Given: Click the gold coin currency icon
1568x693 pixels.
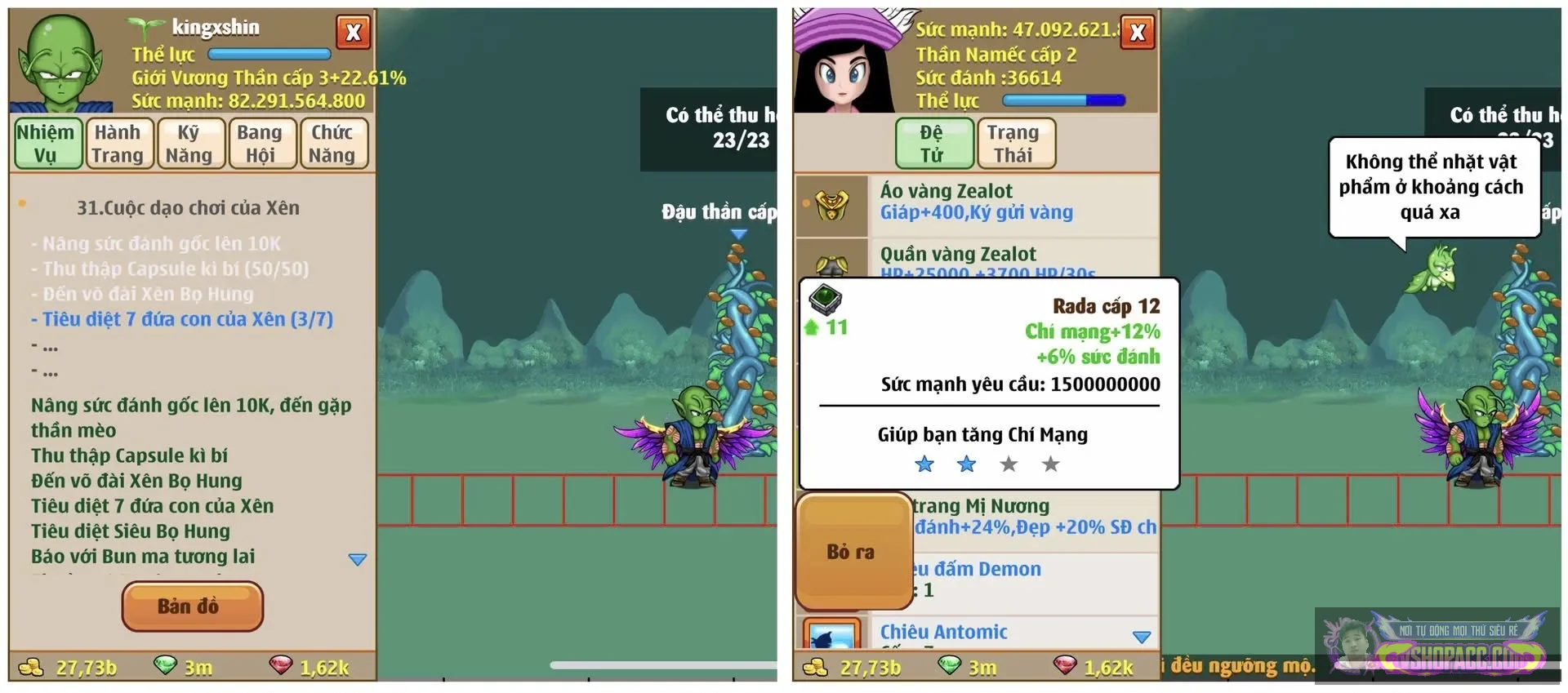Looking at the screenshot, I should [x=31, y=666].
